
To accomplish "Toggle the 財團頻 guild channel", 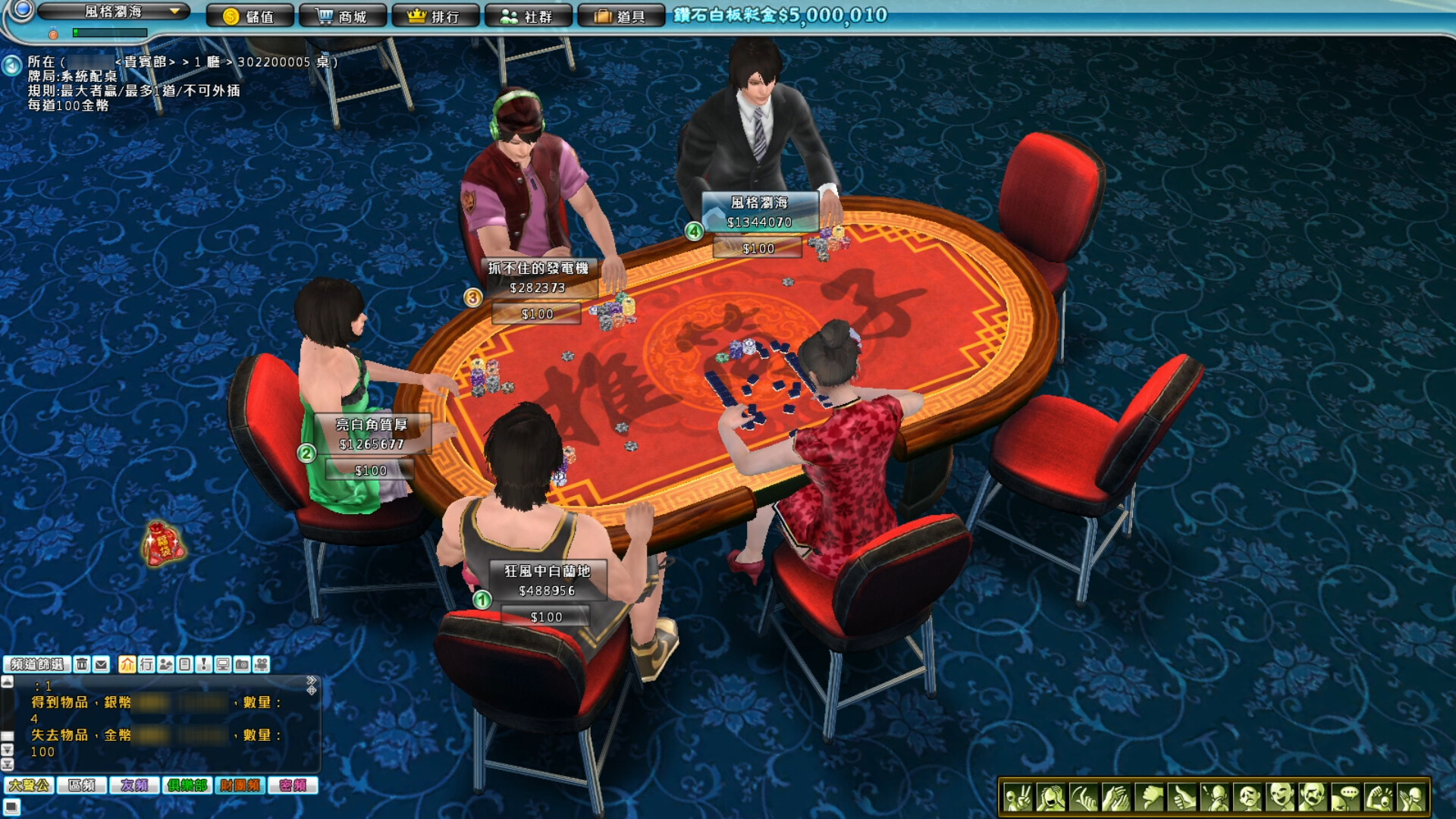I will pos(240,786).
